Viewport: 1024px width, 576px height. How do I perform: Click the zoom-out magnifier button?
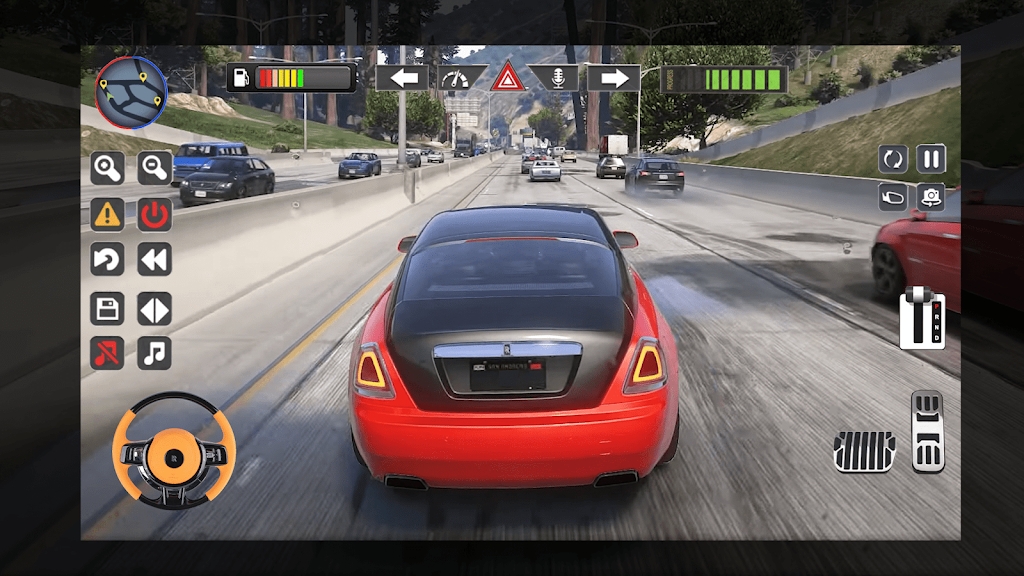click(155, 168)
